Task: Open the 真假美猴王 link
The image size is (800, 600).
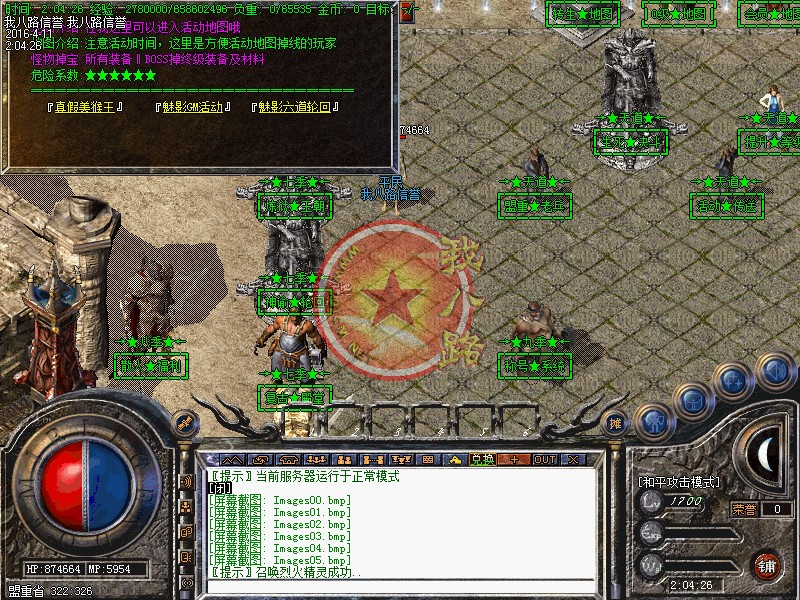Action: 88,107
